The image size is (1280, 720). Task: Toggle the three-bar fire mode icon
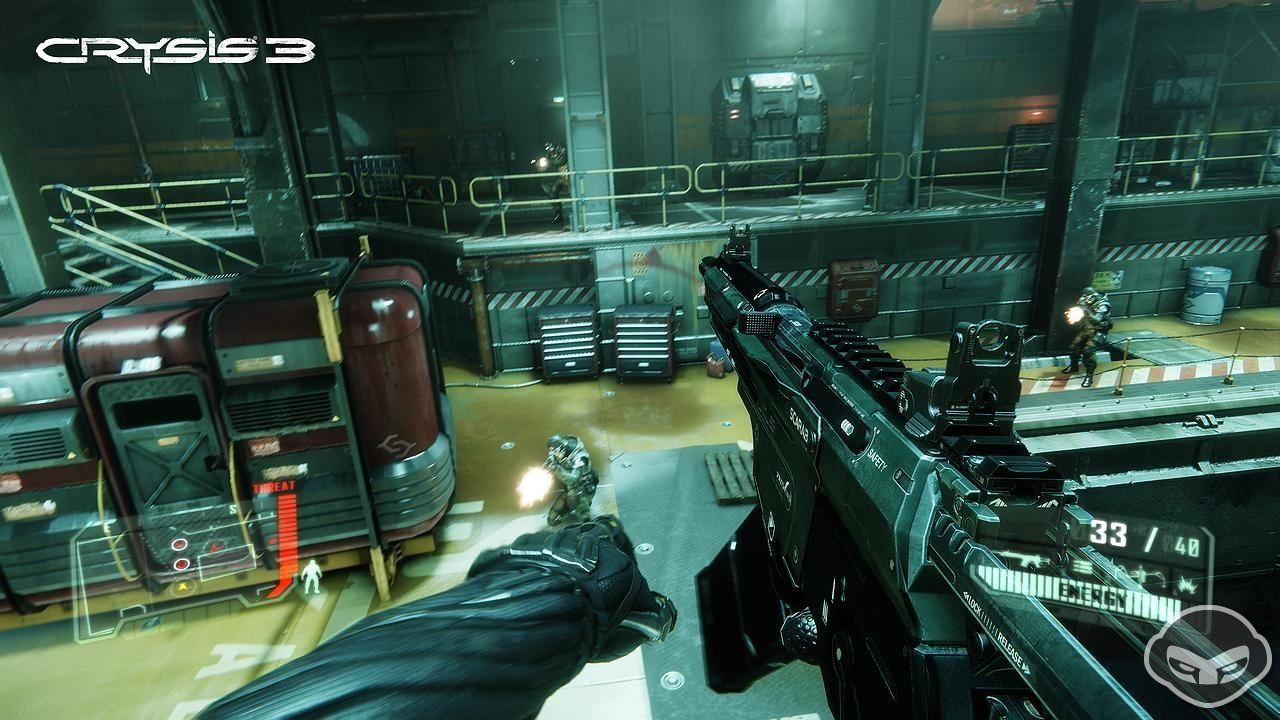[x=1082, y=567]
